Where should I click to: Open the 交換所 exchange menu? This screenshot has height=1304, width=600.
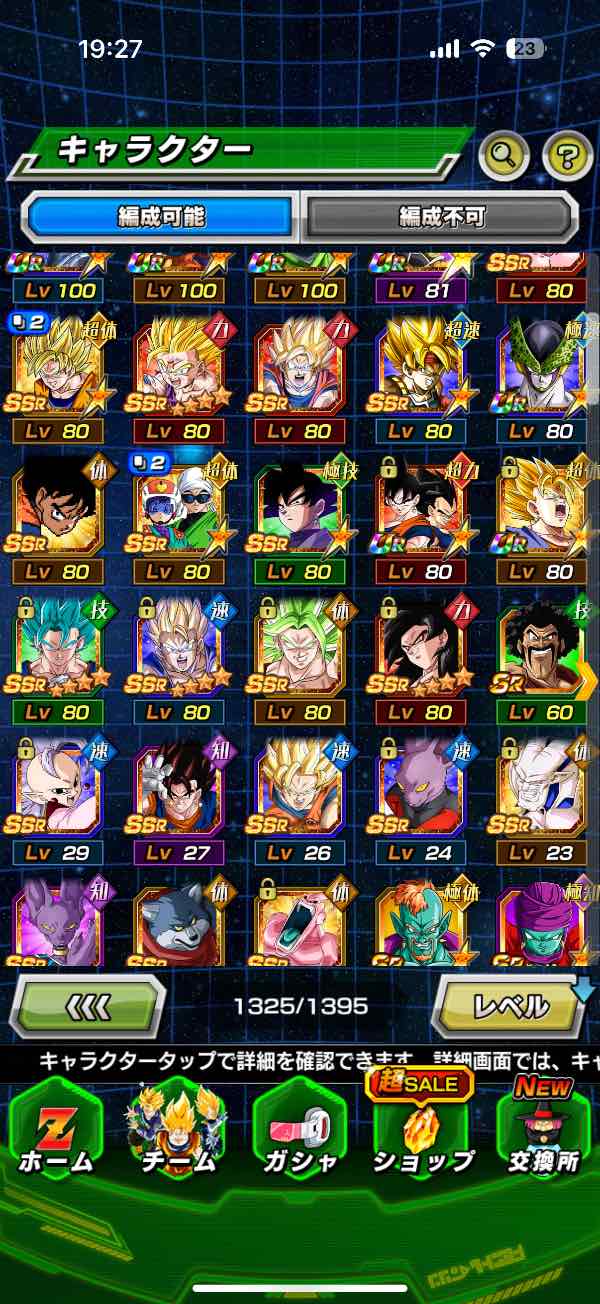tap(544, 1130)
